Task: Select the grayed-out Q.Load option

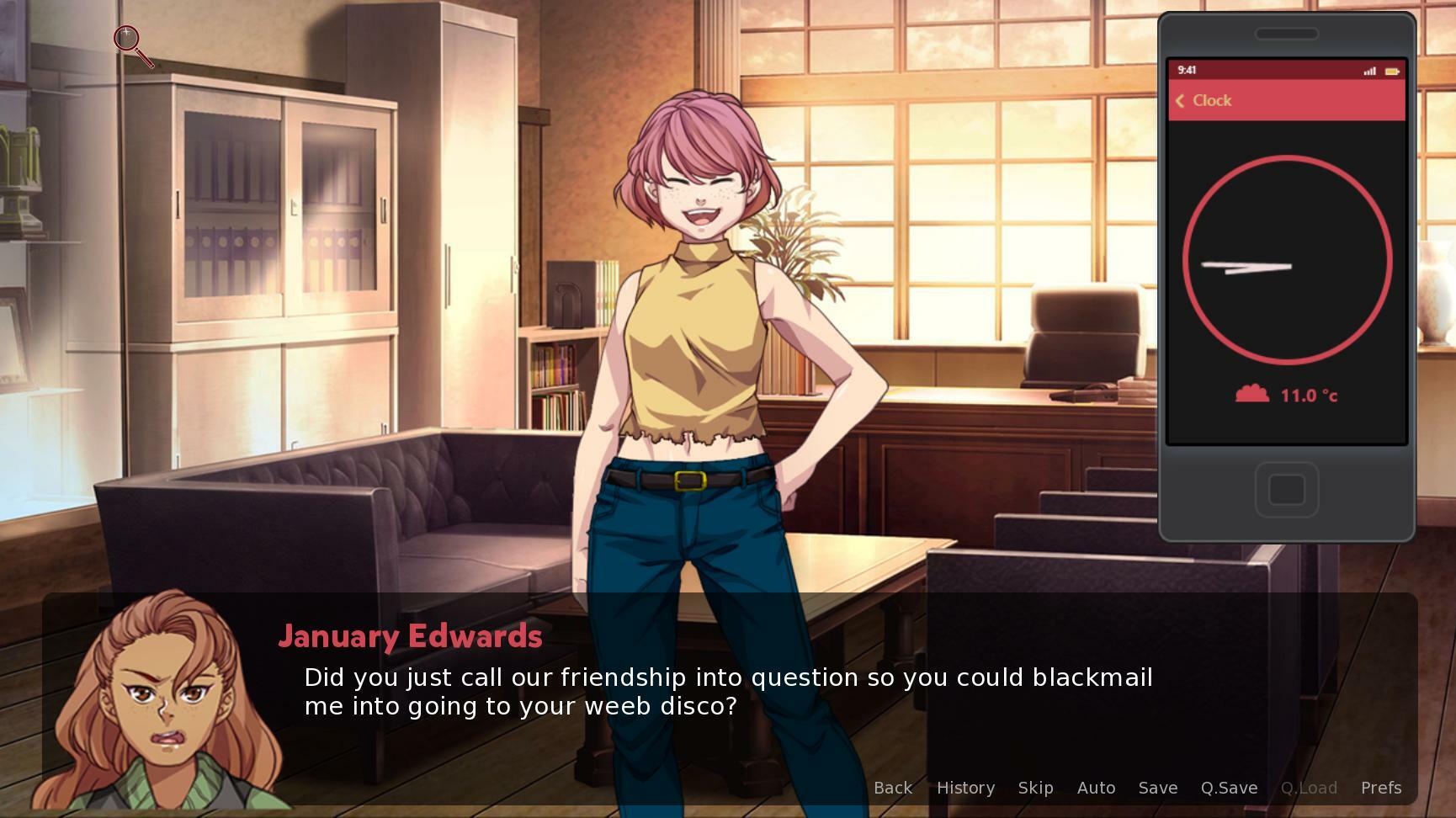Action: tap(1310, 788)
